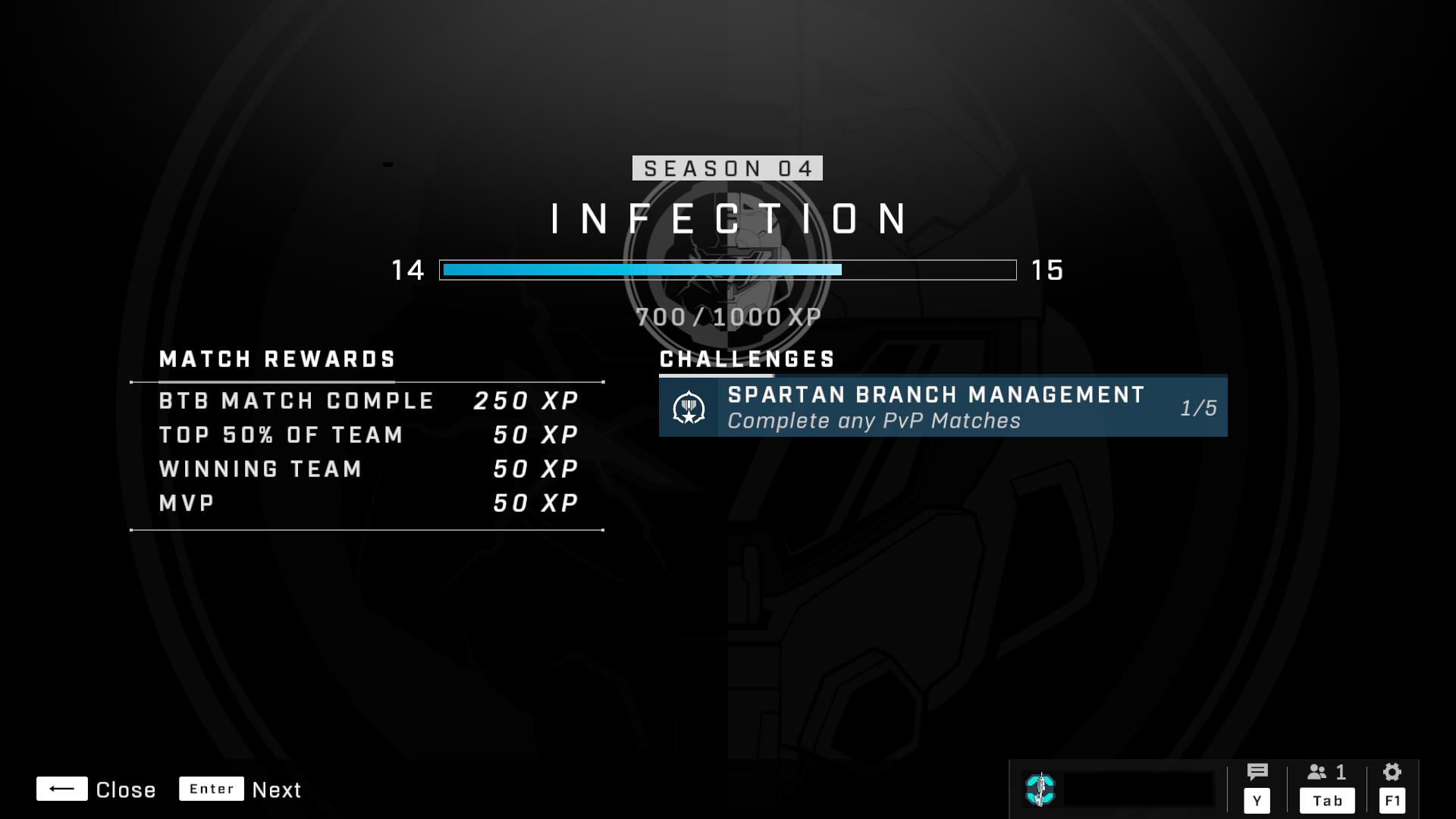
Task: Select the Spartan Branch Management challenge
Action: [943, 407]
